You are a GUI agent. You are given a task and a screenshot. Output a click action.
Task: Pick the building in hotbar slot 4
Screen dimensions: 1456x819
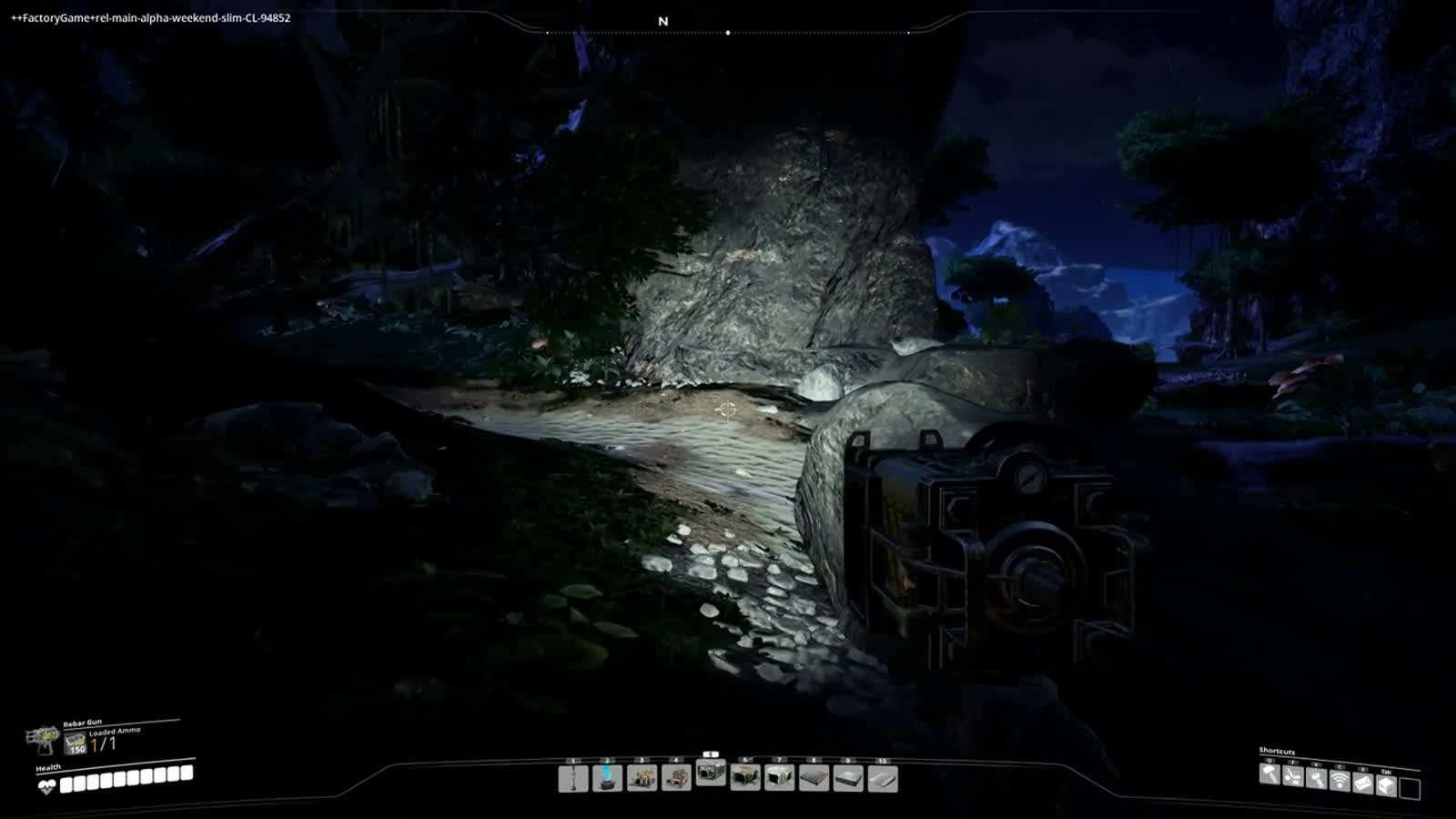[676, 779]
